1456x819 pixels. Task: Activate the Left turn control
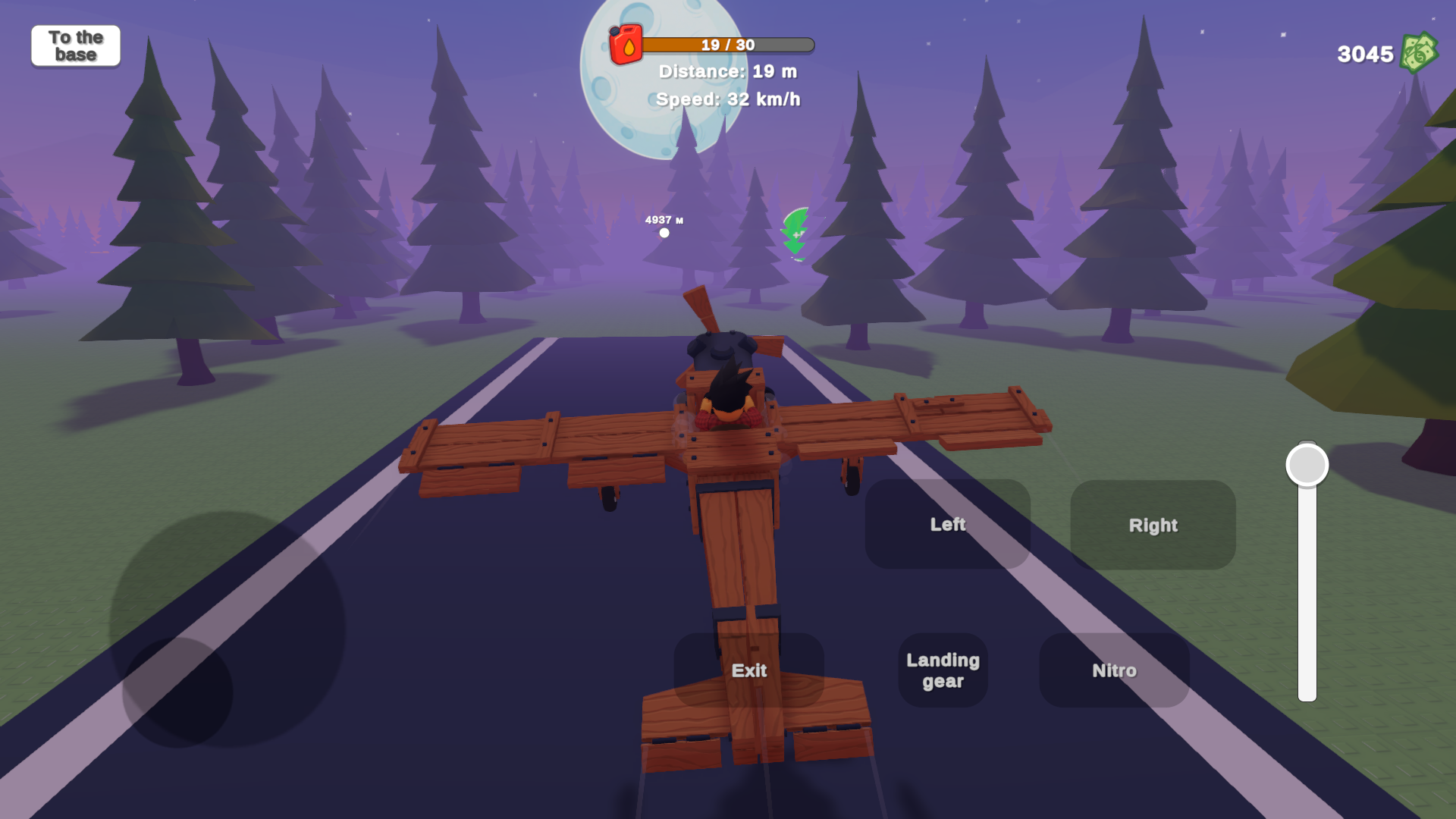[x=948, y=523]
